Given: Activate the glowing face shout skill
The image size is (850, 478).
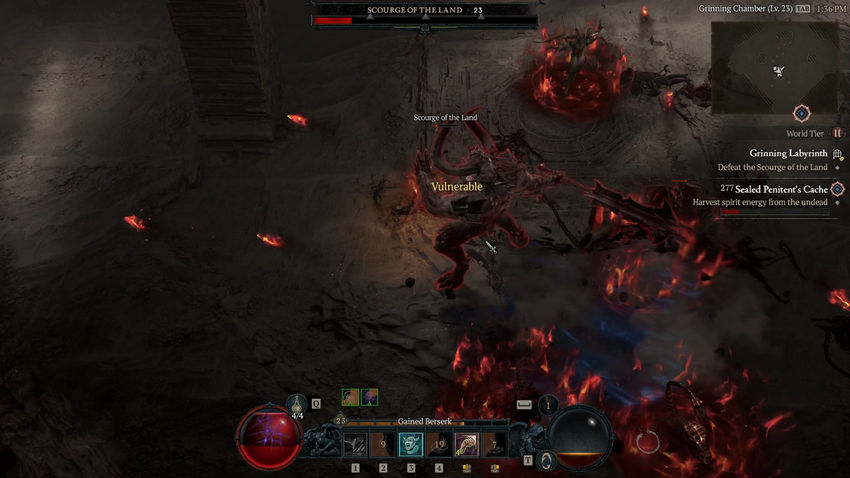Looking at the screenshot, I should [411, 444].
